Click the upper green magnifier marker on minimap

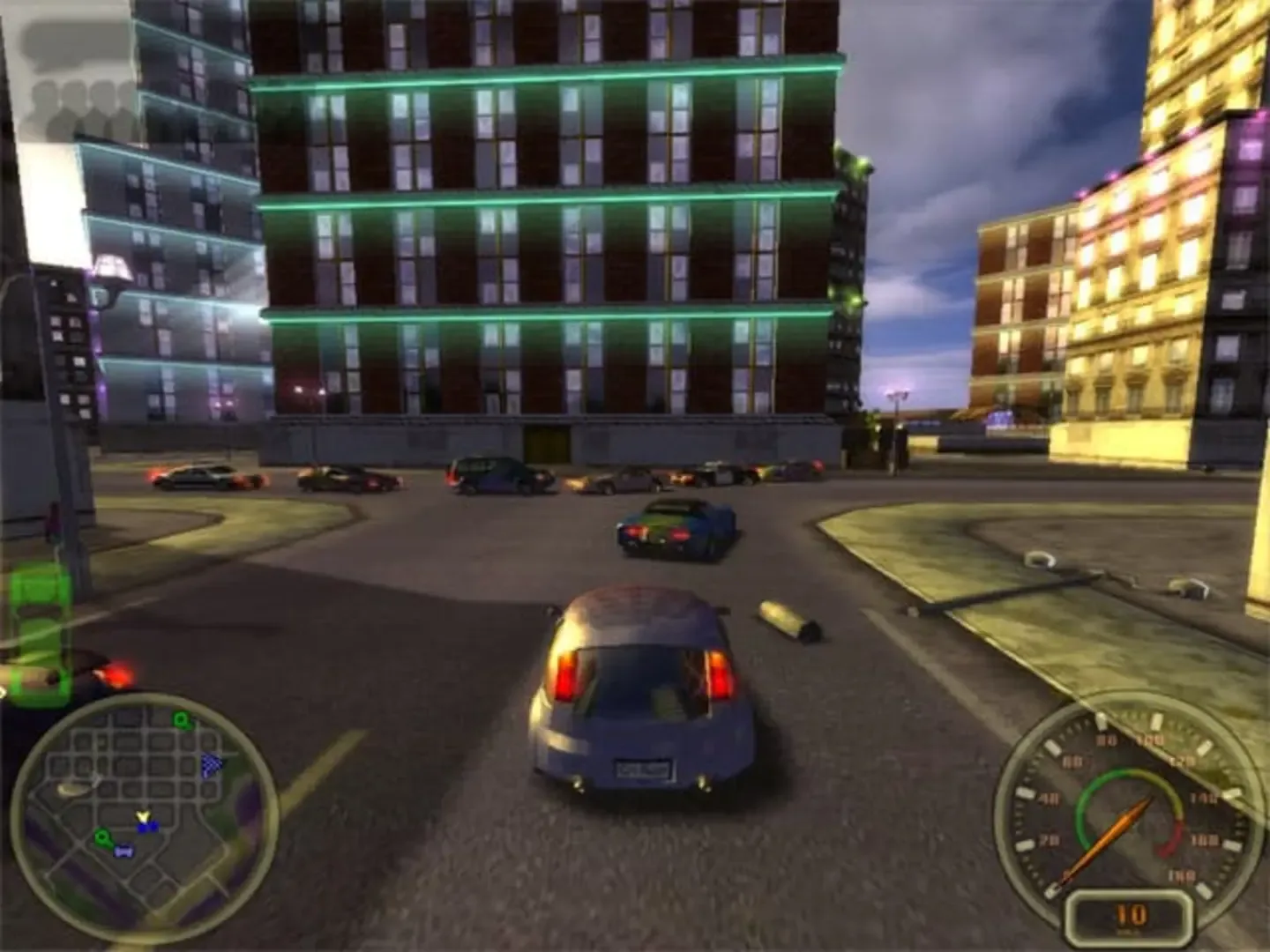[181, 718]
